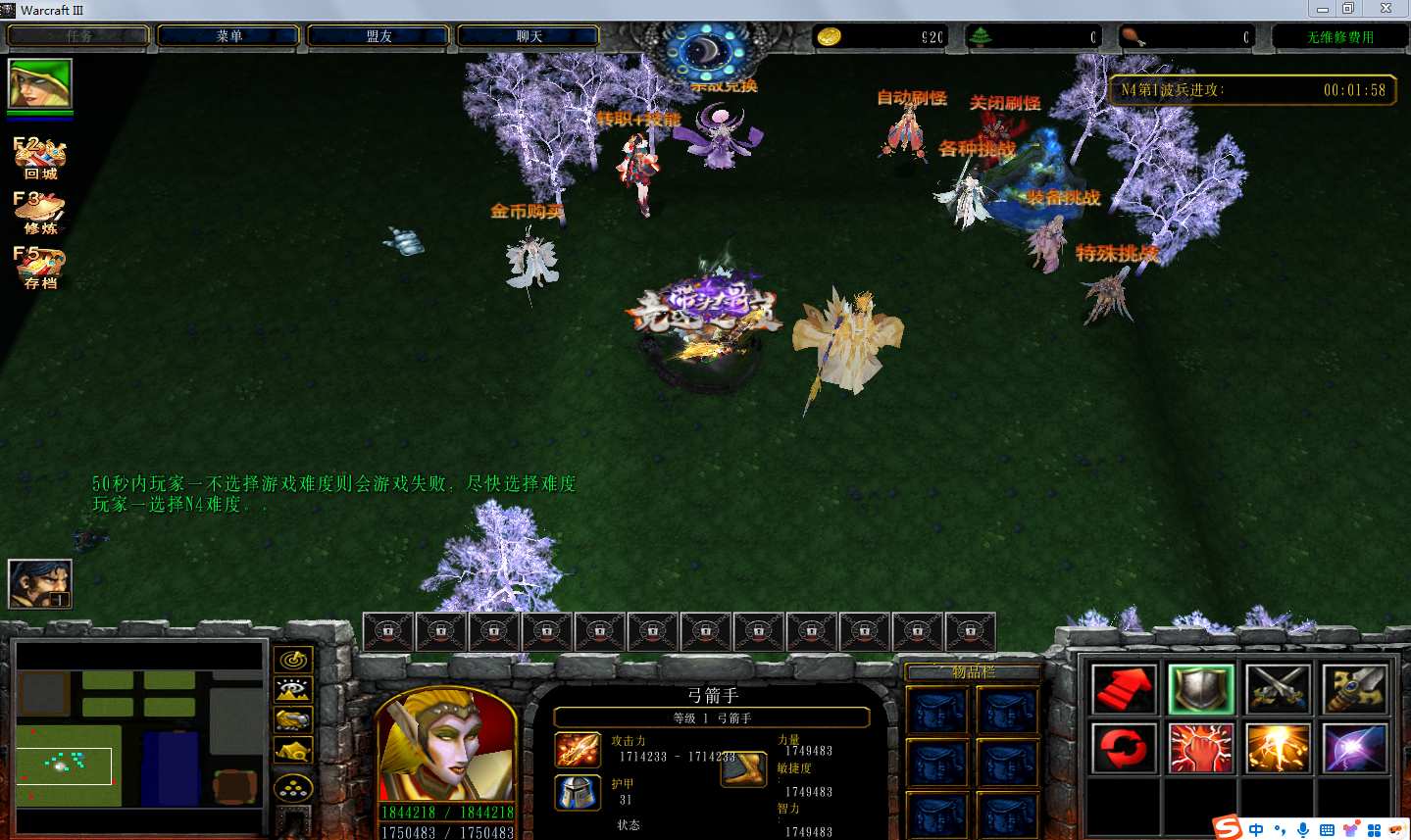This screenshot has height=840, width=1411.
Task: Click the F5 存档 save icon
Action: [x=40, y=268]
